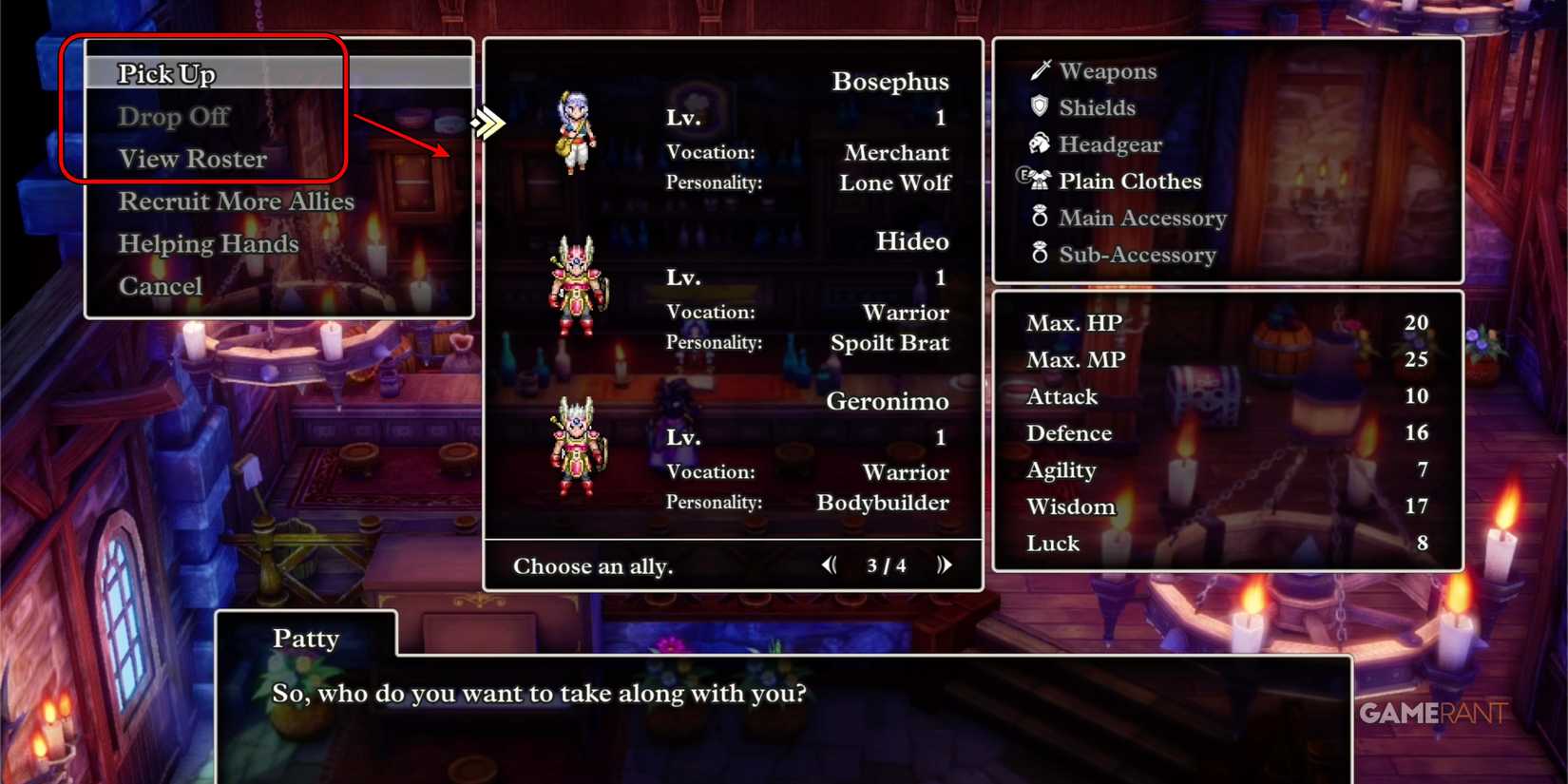Choose Pick Up from the menu
The image size is (1568, 784).
coord(166,72)
